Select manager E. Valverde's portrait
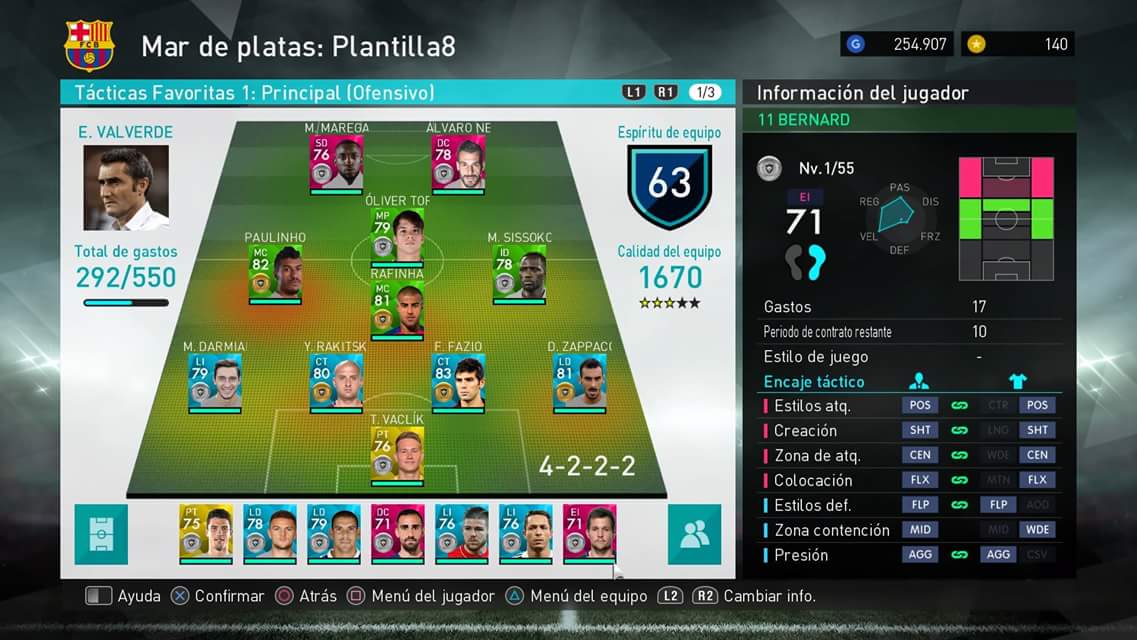The image size is (1137, 640). (126, 188)
